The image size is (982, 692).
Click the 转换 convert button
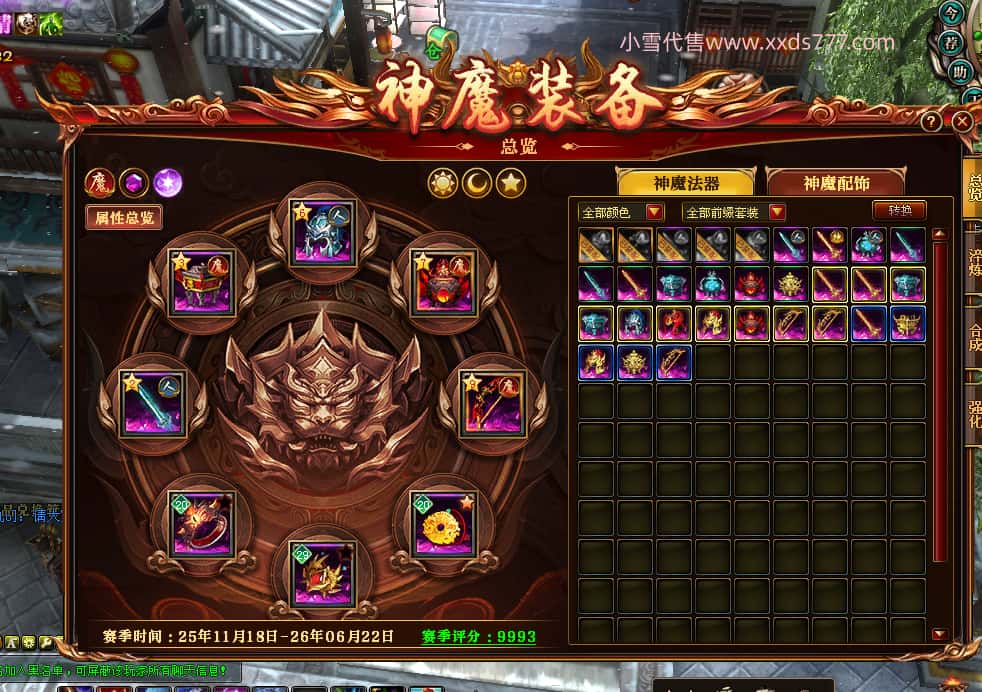click(x=899, y=210)
